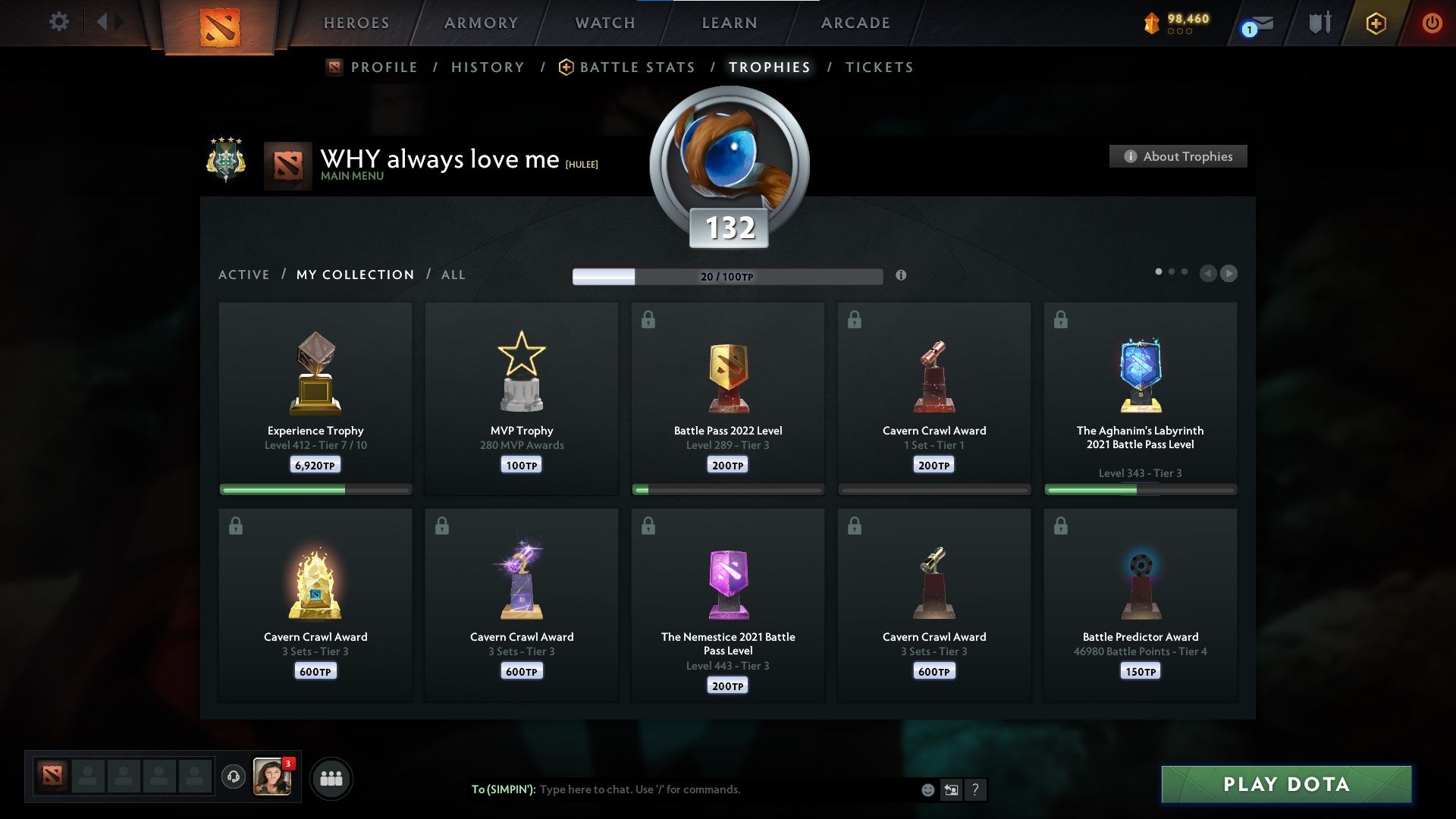Go back with previous trophy page arrow
Screen dimensions: 1456x819
pos(1207,273)
